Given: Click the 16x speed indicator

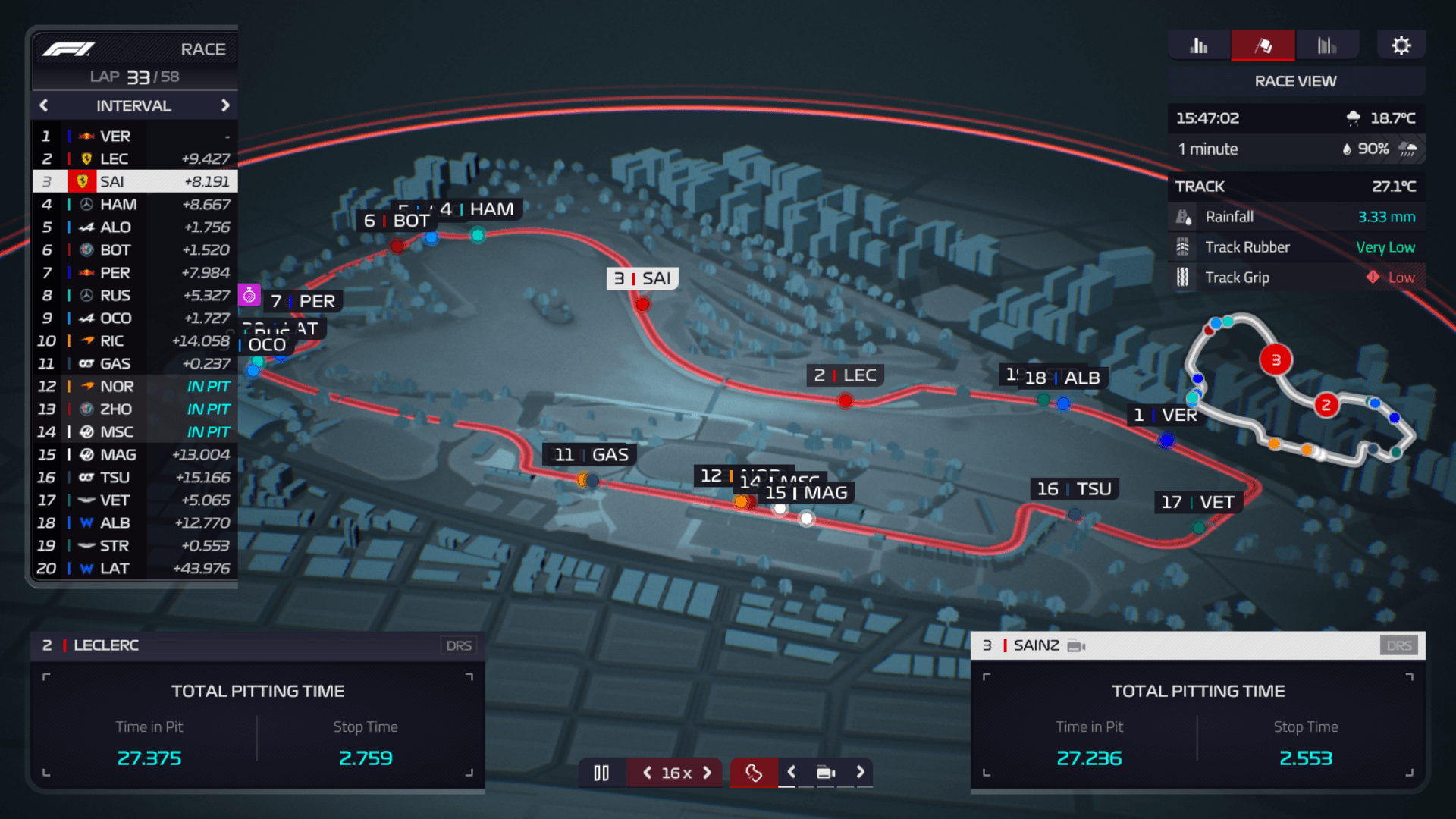Looking at the screenshot, I should [x=675, y=773].
